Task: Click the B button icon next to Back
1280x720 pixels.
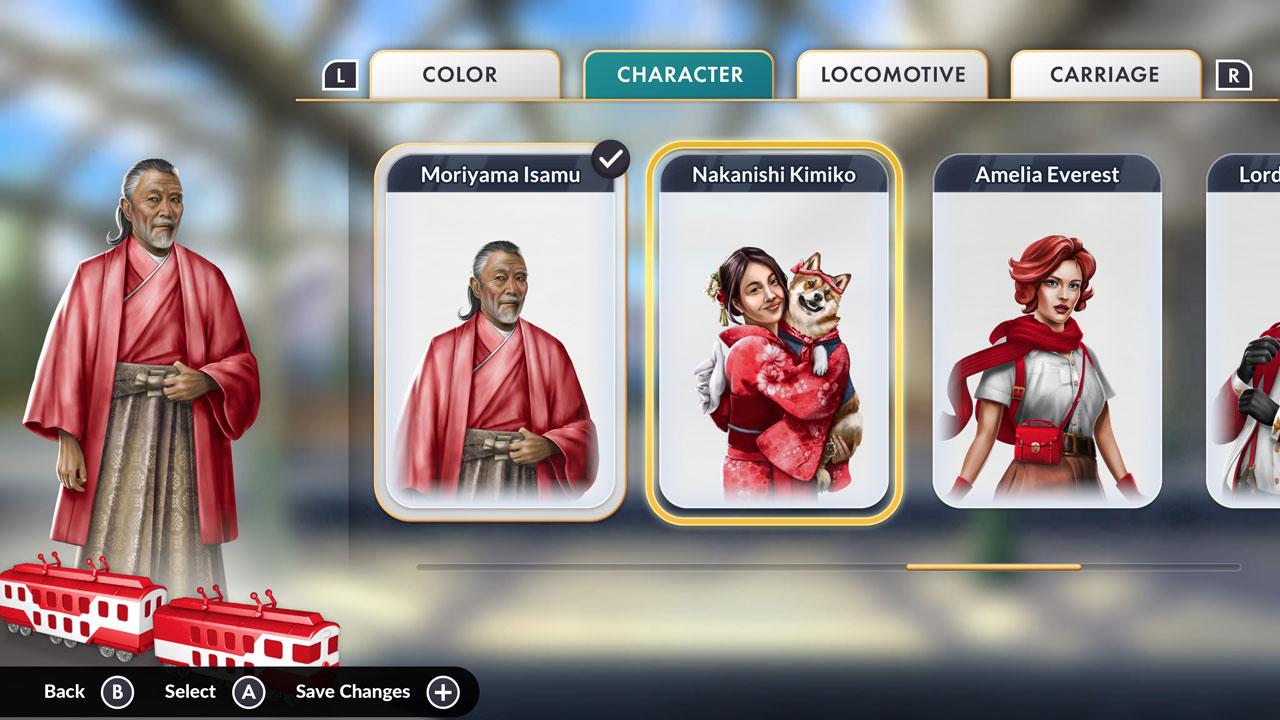Action: point(117,691)
